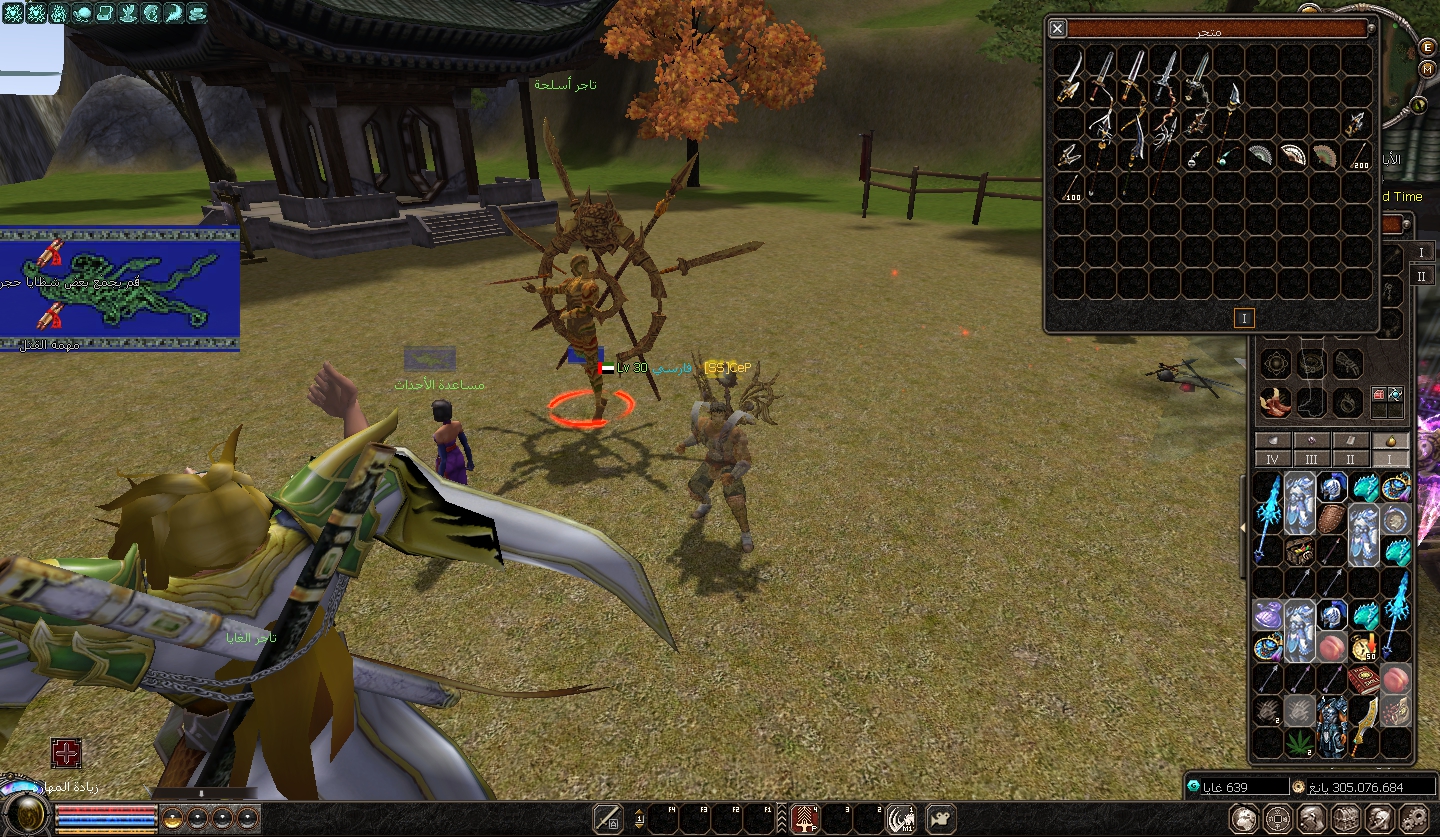Toggle the auto-attack sword icon on the hotbar
The height and width of the screenshot is (837, 1440).
click(x=609, y=818)
